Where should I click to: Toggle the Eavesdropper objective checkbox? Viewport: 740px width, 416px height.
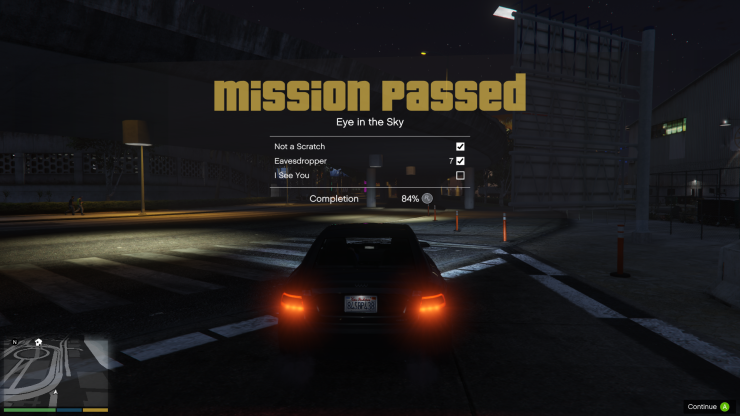[460, 160]
